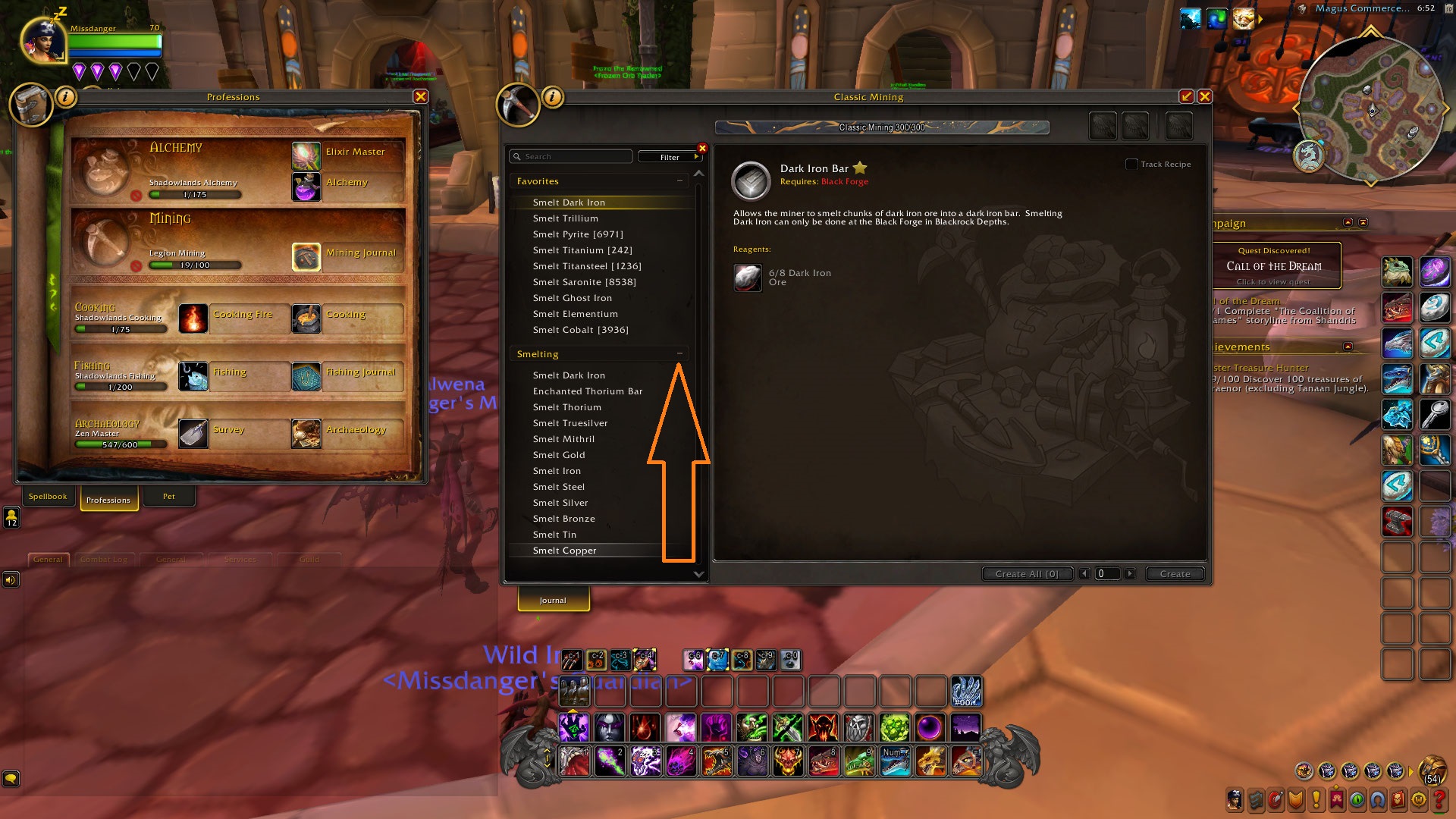The width and height of the screenshot is (1456, 819).
Task: Click the recipe Search field
Action: coord(573,157)
